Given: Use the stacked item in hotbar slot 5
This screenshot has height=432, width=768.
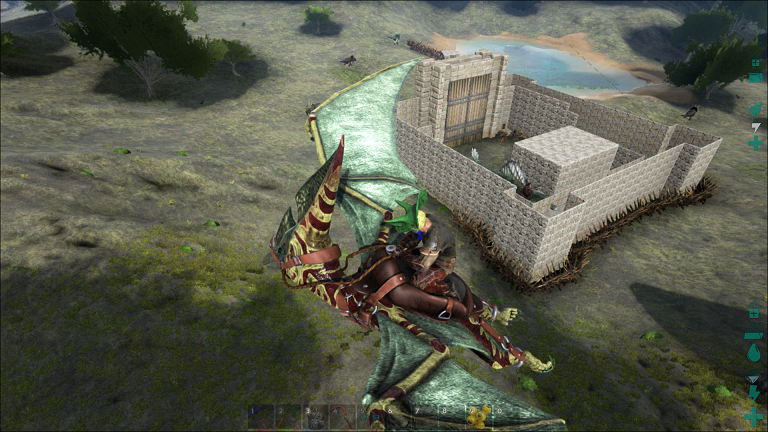Looking at the screenshot, I should click(369, 416).
